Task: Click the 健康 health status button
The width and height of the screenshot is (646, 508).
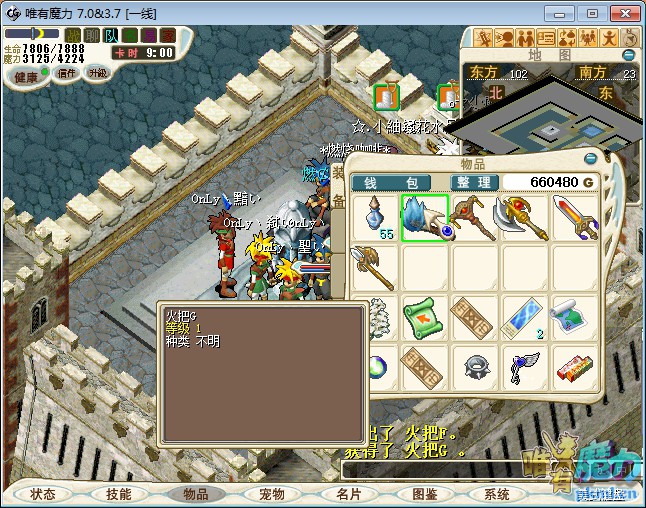Action: pos(26,77)
